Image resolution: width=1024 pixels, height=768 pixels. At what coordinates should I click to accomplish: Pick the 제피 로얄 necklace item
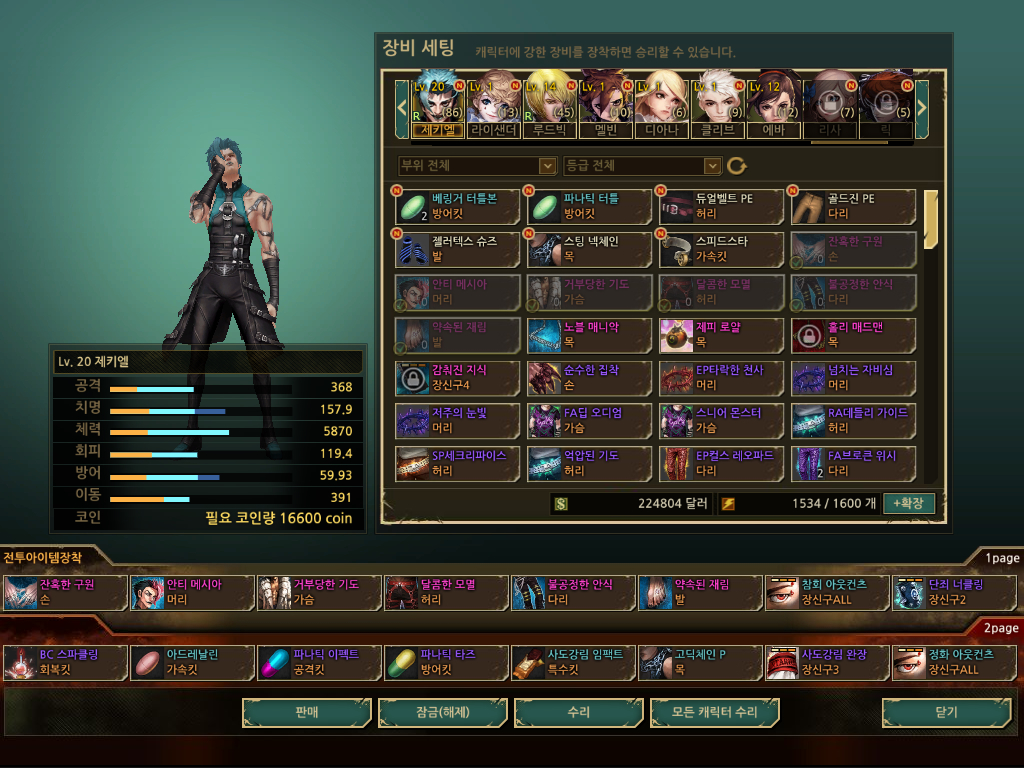pyautogui.click(x=721, y=335)
